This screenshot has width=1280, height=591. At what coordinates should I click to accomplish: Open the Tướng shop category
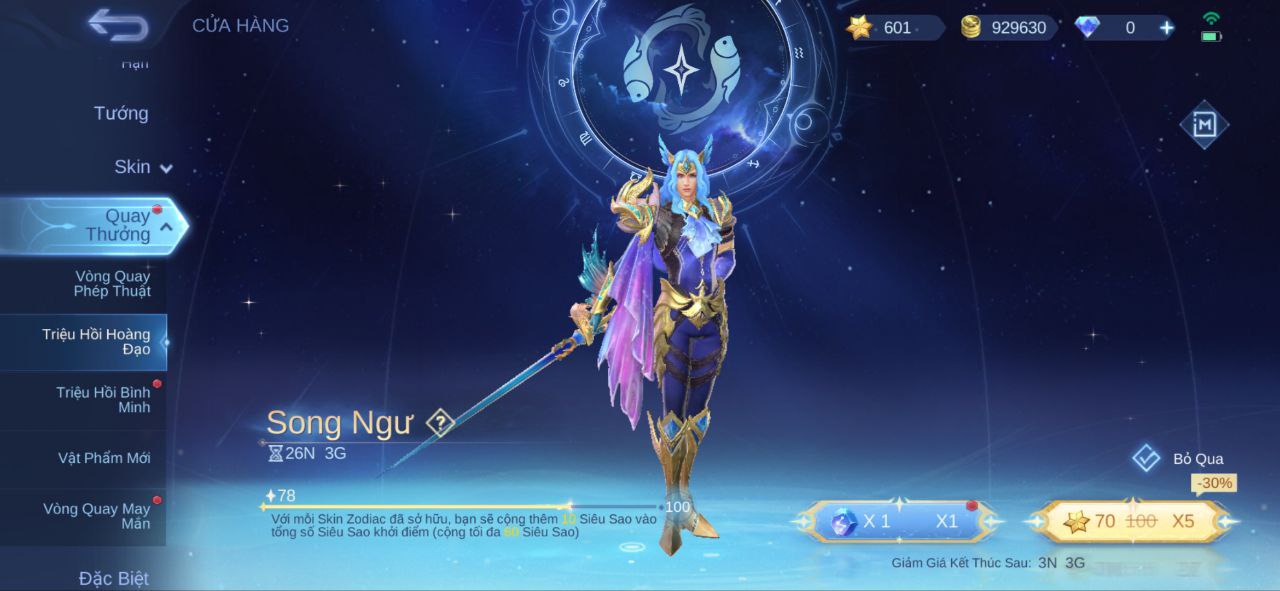[x=121, y=113]
